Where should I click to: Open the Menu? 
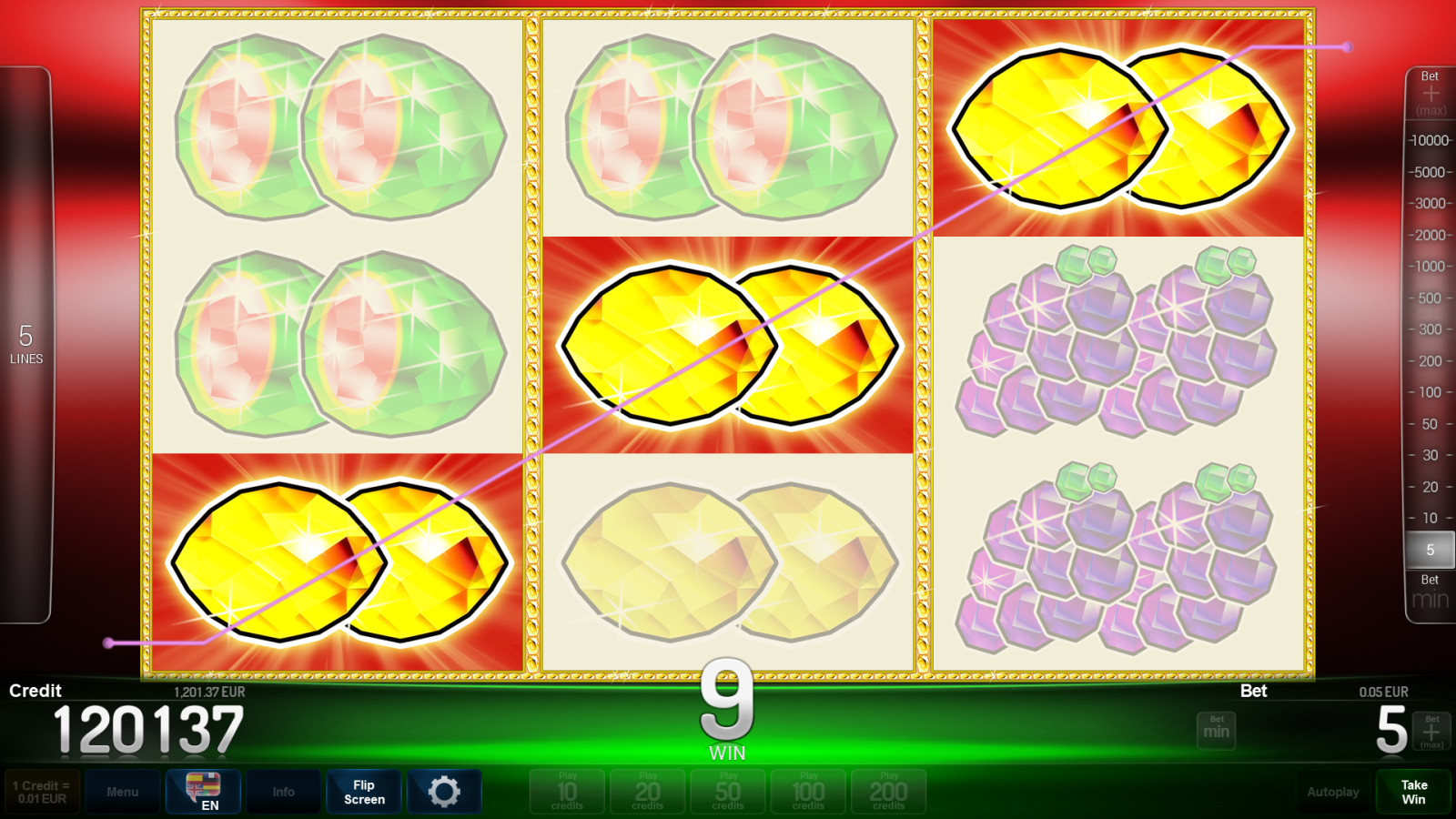tap(123, 791)
